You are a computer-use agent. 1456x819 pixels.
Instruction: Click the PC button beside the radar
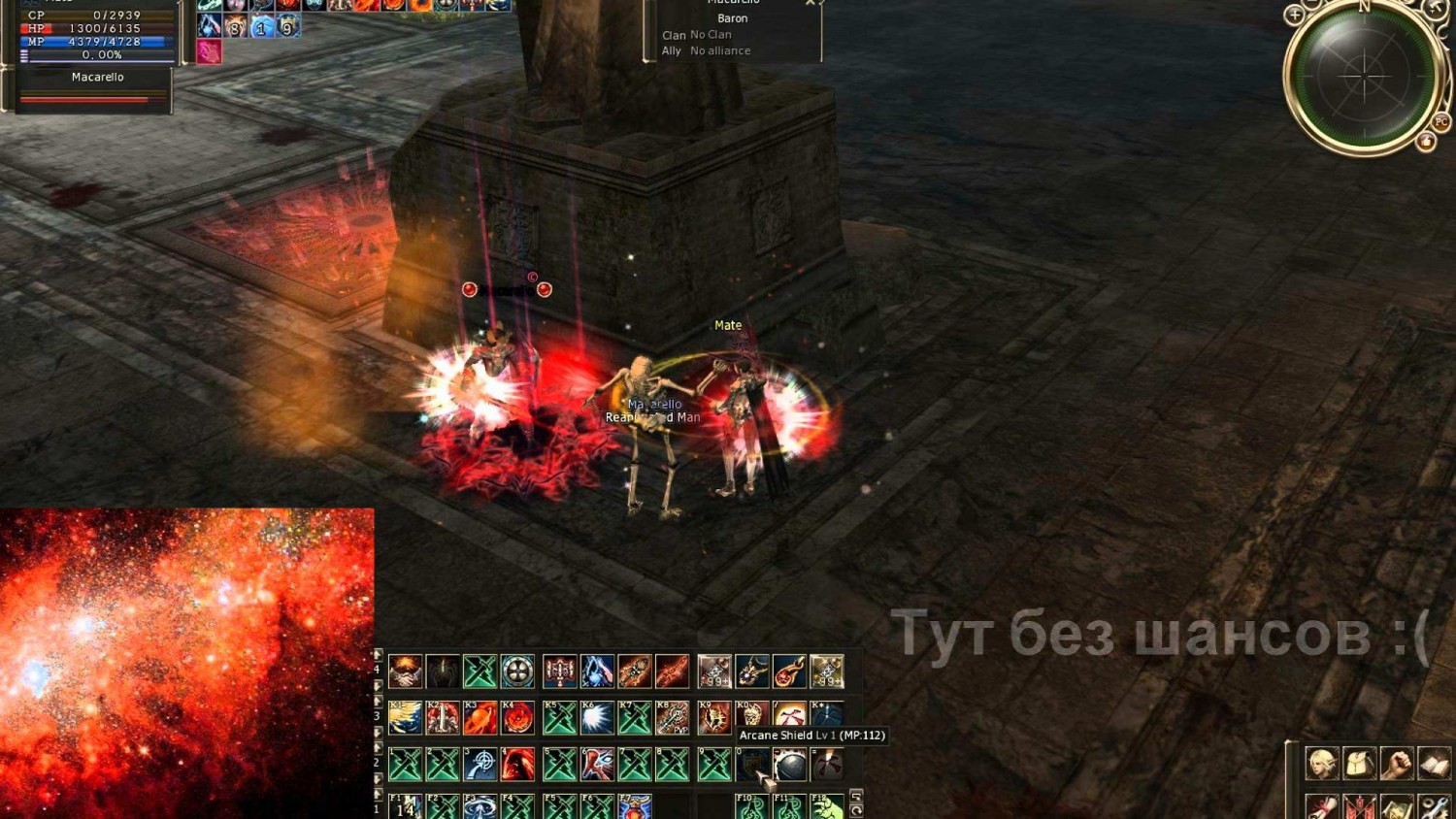[1440, 122]
